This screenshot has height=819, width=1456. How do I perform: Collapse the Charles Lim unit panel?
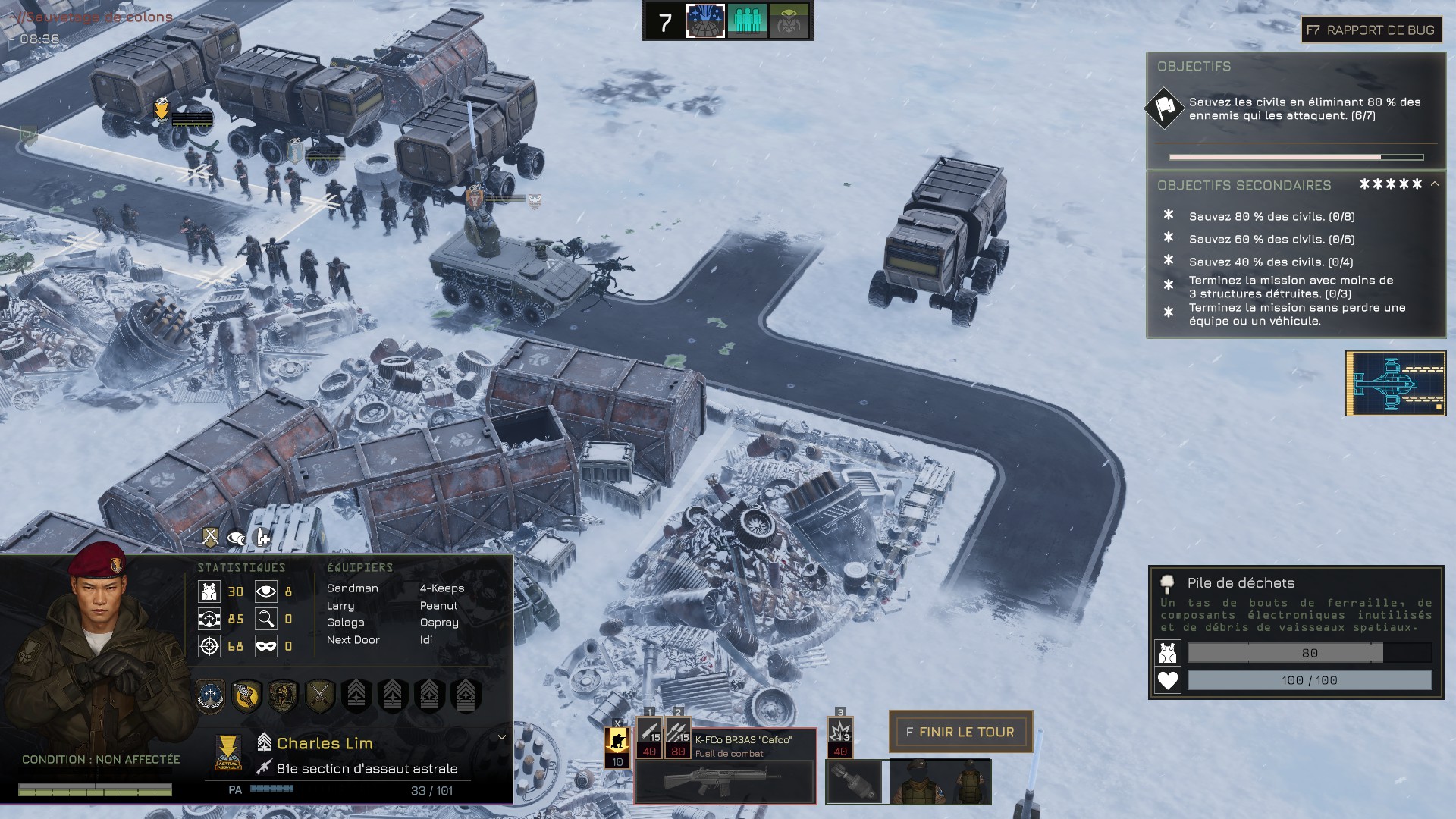pyautogui.click(x=501, y=737)
